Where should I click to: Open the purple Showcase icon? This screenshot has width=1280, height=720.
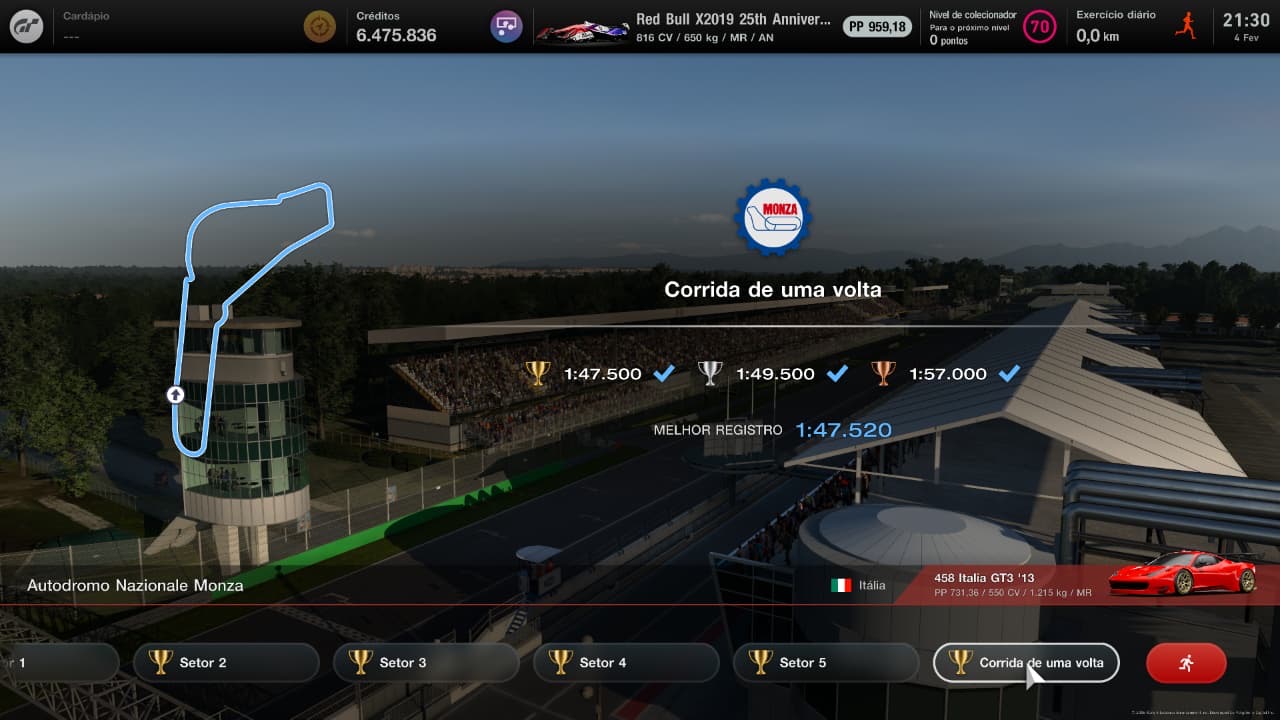click(x=505, y=26)
